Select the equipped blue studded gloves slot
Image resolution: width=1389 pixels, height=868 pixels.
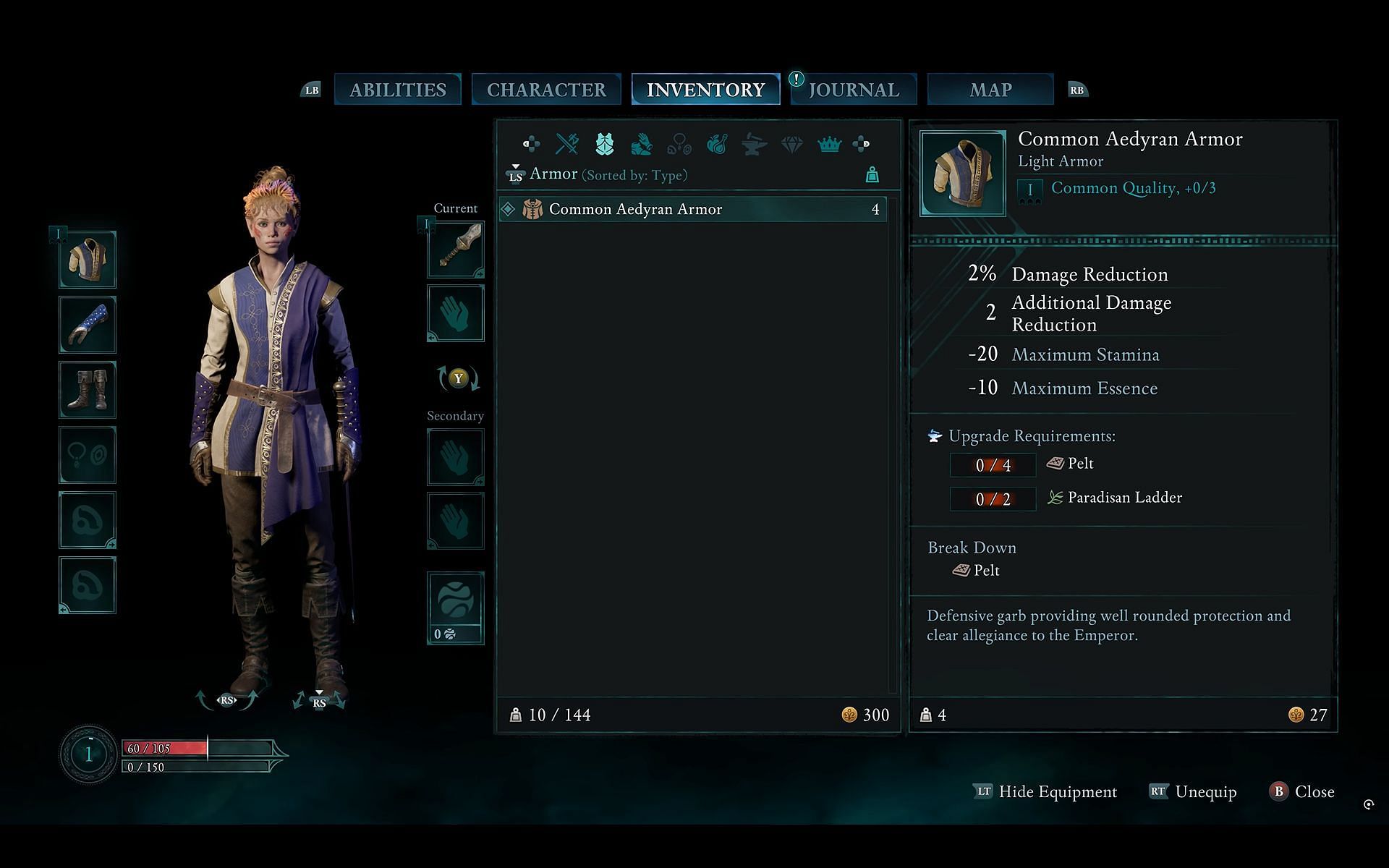88,325
